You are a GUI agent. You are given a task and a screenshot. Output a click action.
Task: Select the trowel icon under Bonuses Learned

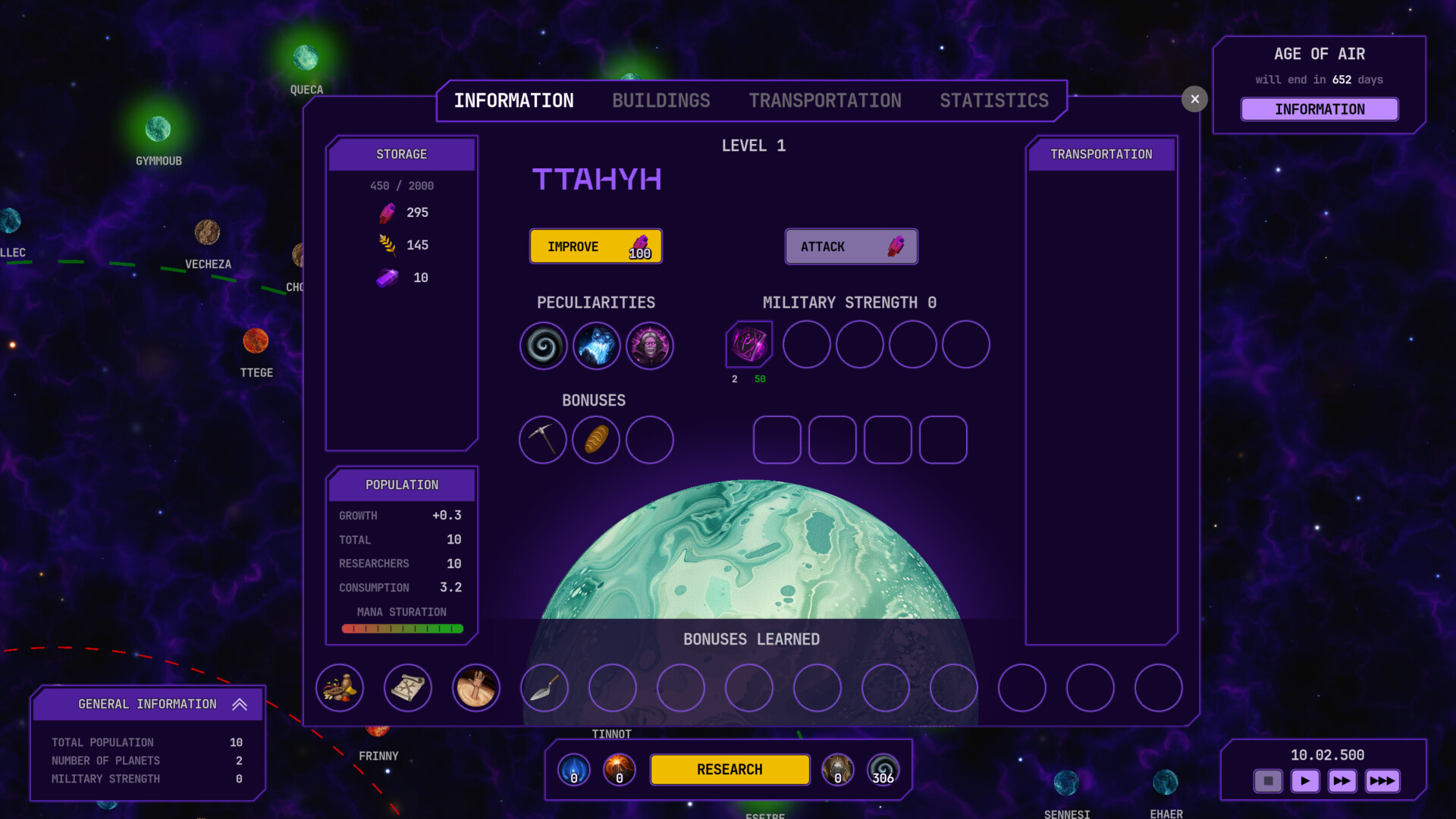pyautogui.click(x=544, y=688)
